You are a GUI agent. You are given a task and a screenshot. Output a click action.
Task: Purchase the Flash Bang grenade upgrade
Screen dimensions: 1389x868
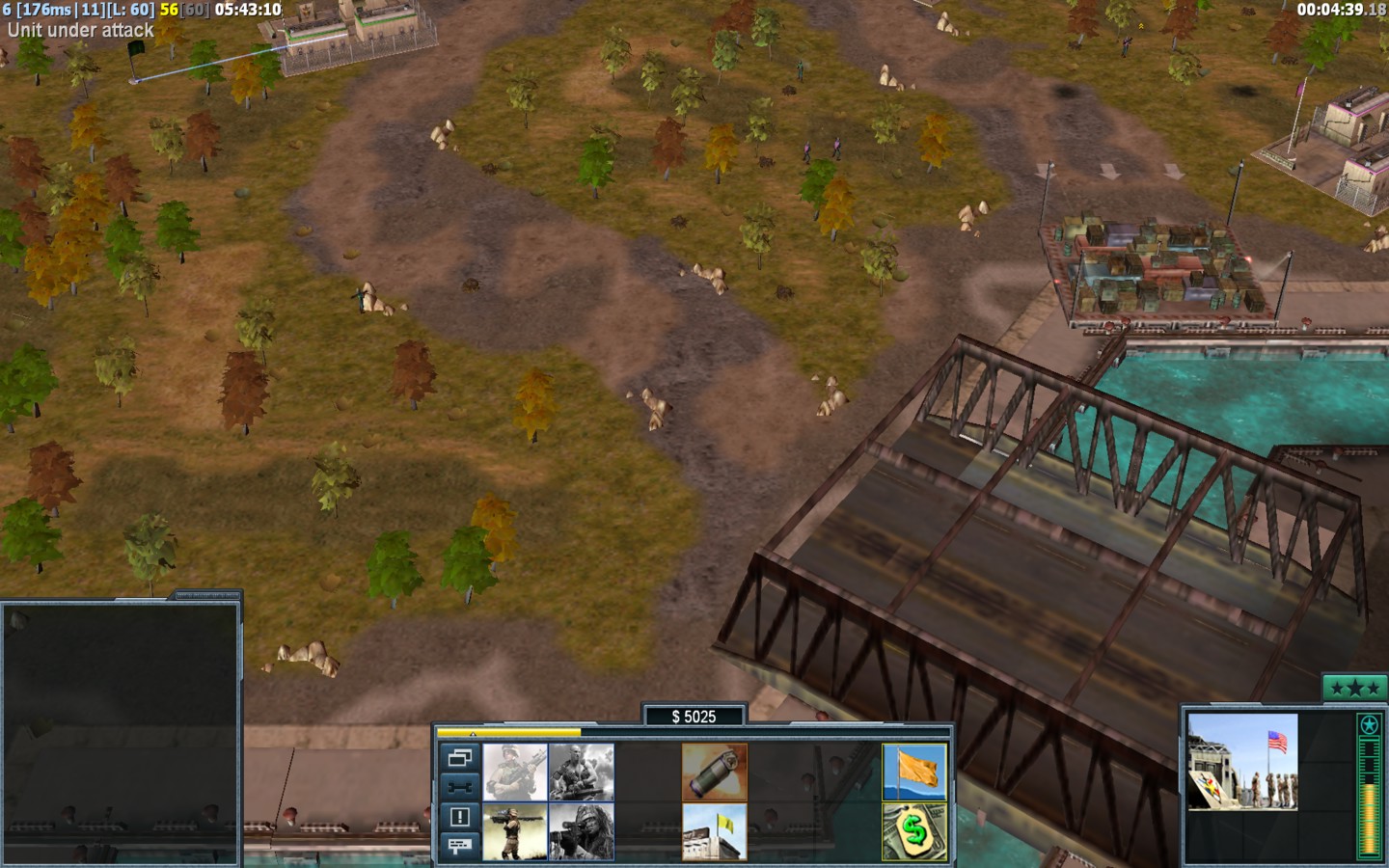[715, 772]
